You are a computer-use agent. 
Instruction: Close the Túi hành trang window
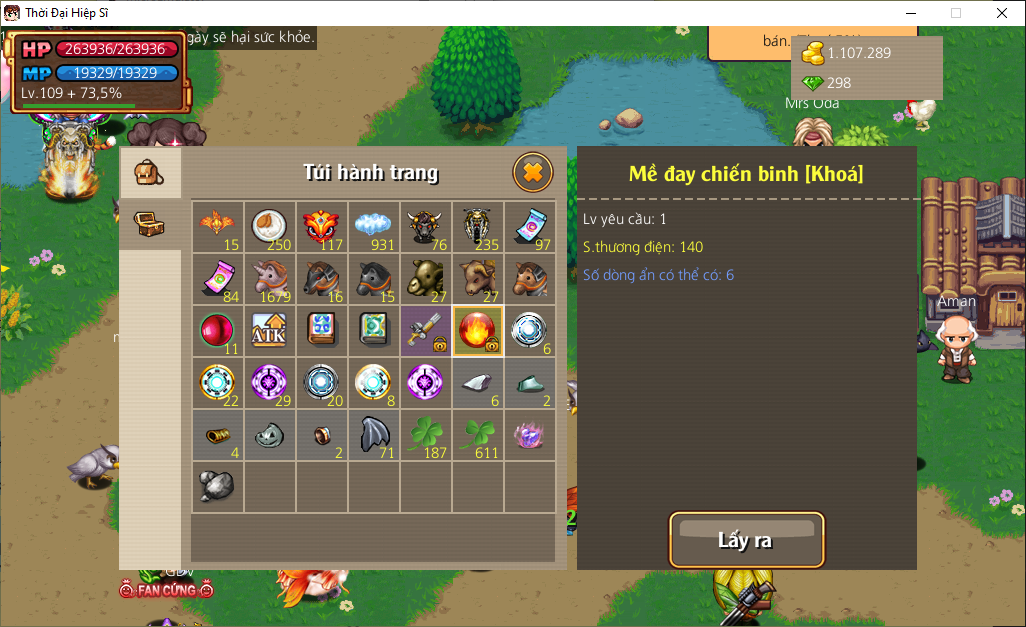[x=532, y=173]
